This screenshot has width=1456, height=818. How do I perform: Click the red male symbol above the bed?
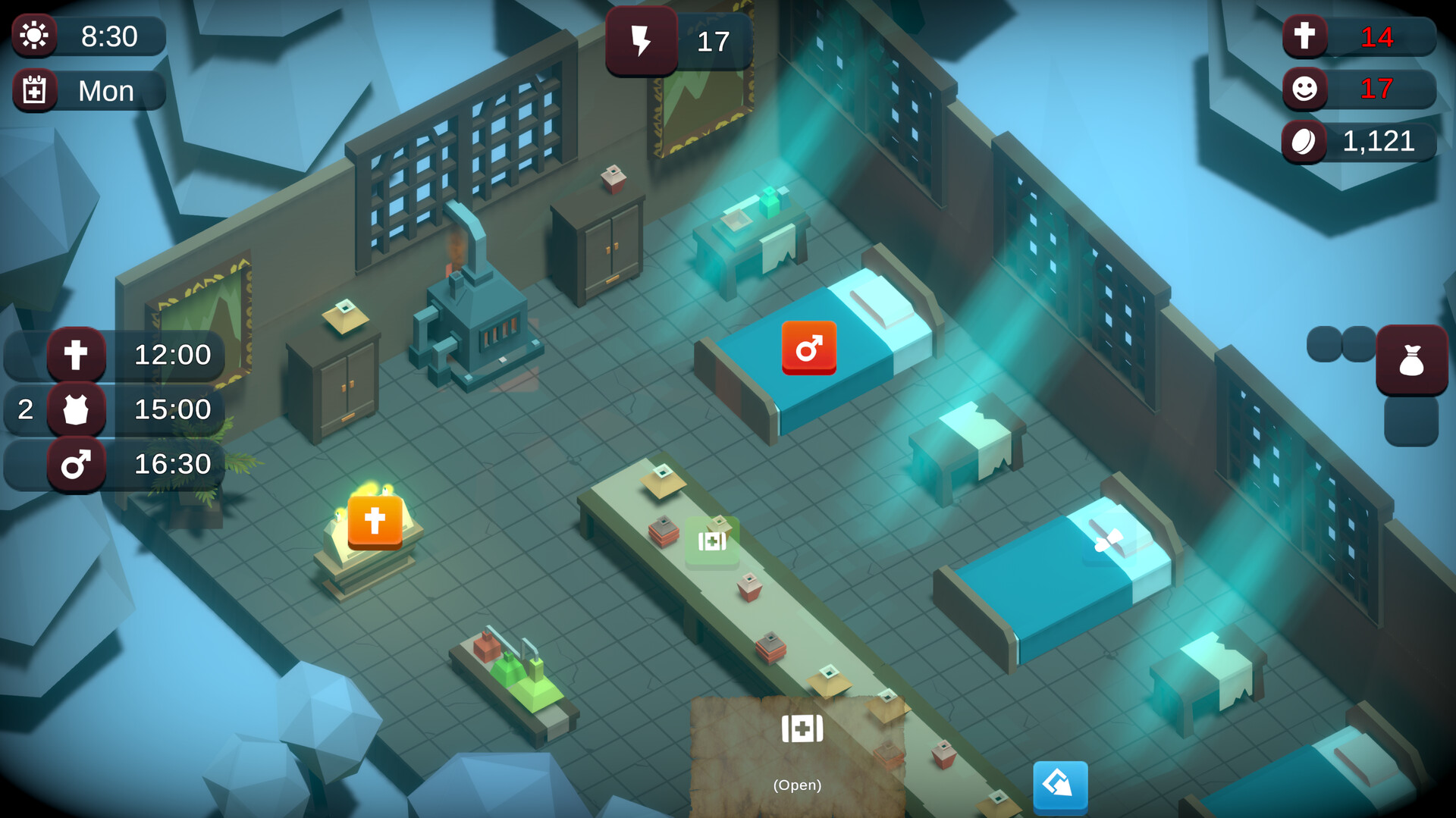pos(808,348)
